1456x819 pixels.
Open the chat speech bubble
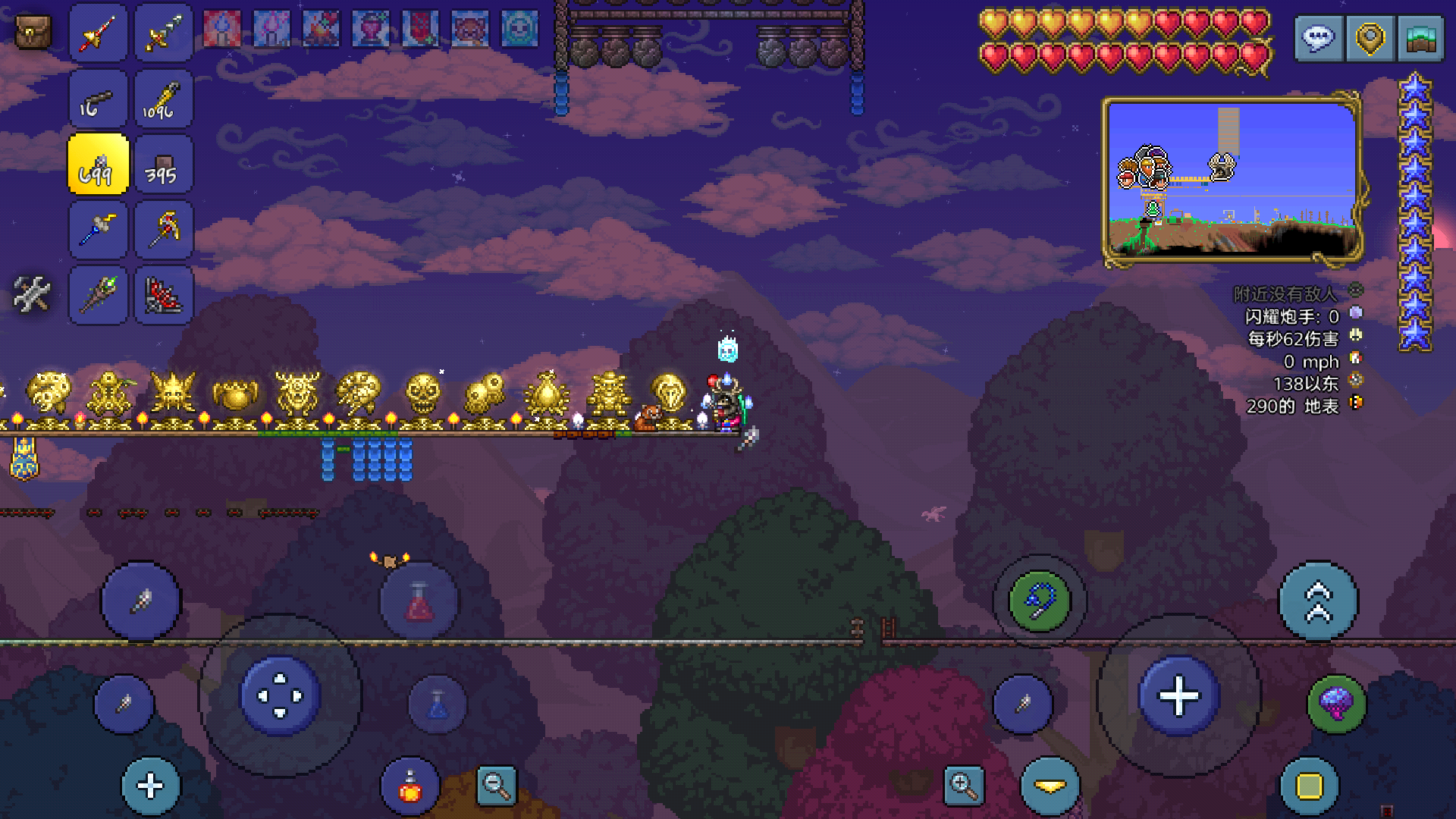pos(1319,38)
